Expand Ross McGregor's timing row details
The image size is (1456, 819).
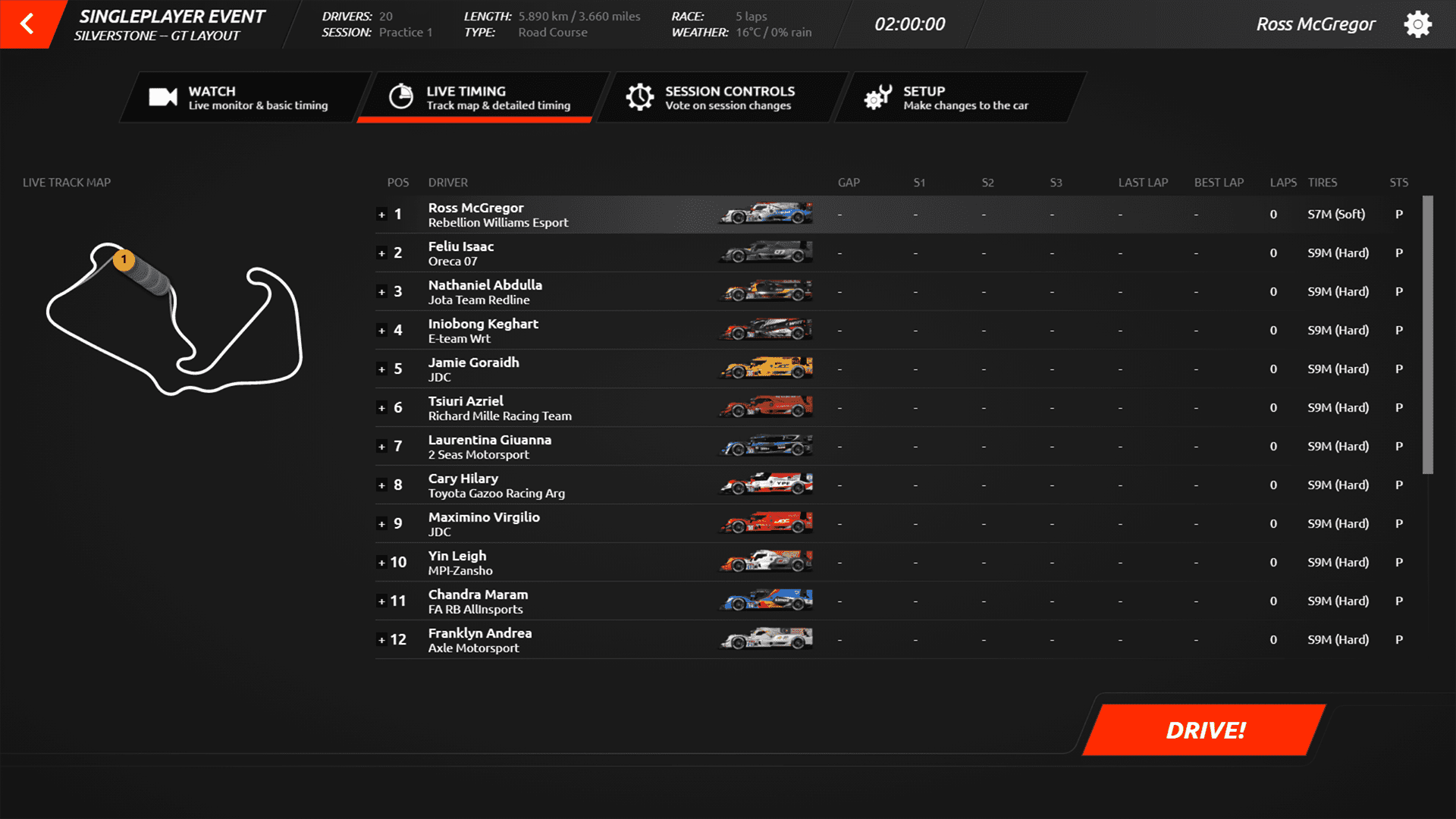382,215
